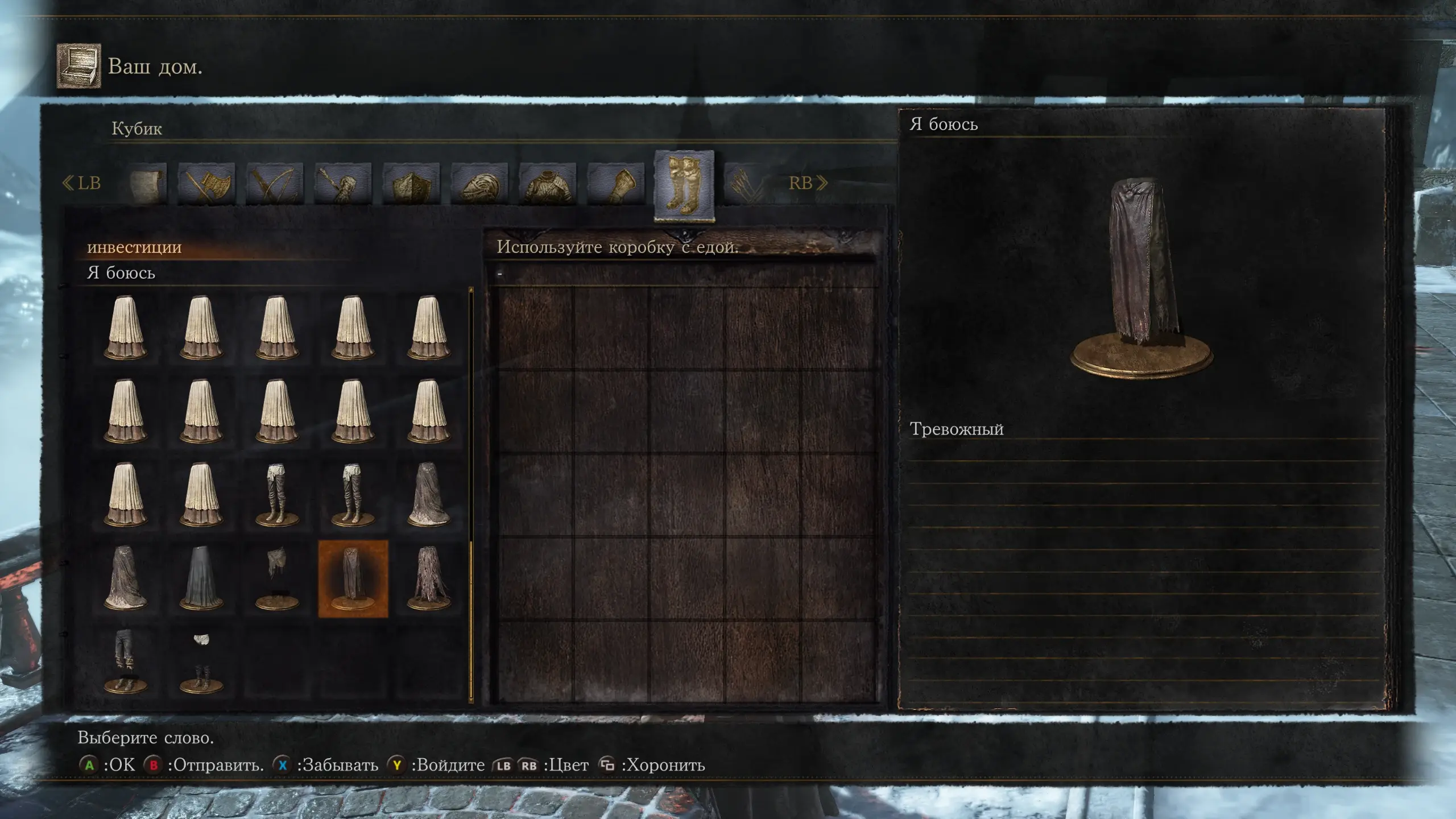Switch to the arrows ammunition tab
The image size is (1456, 819).
point(746,184)
